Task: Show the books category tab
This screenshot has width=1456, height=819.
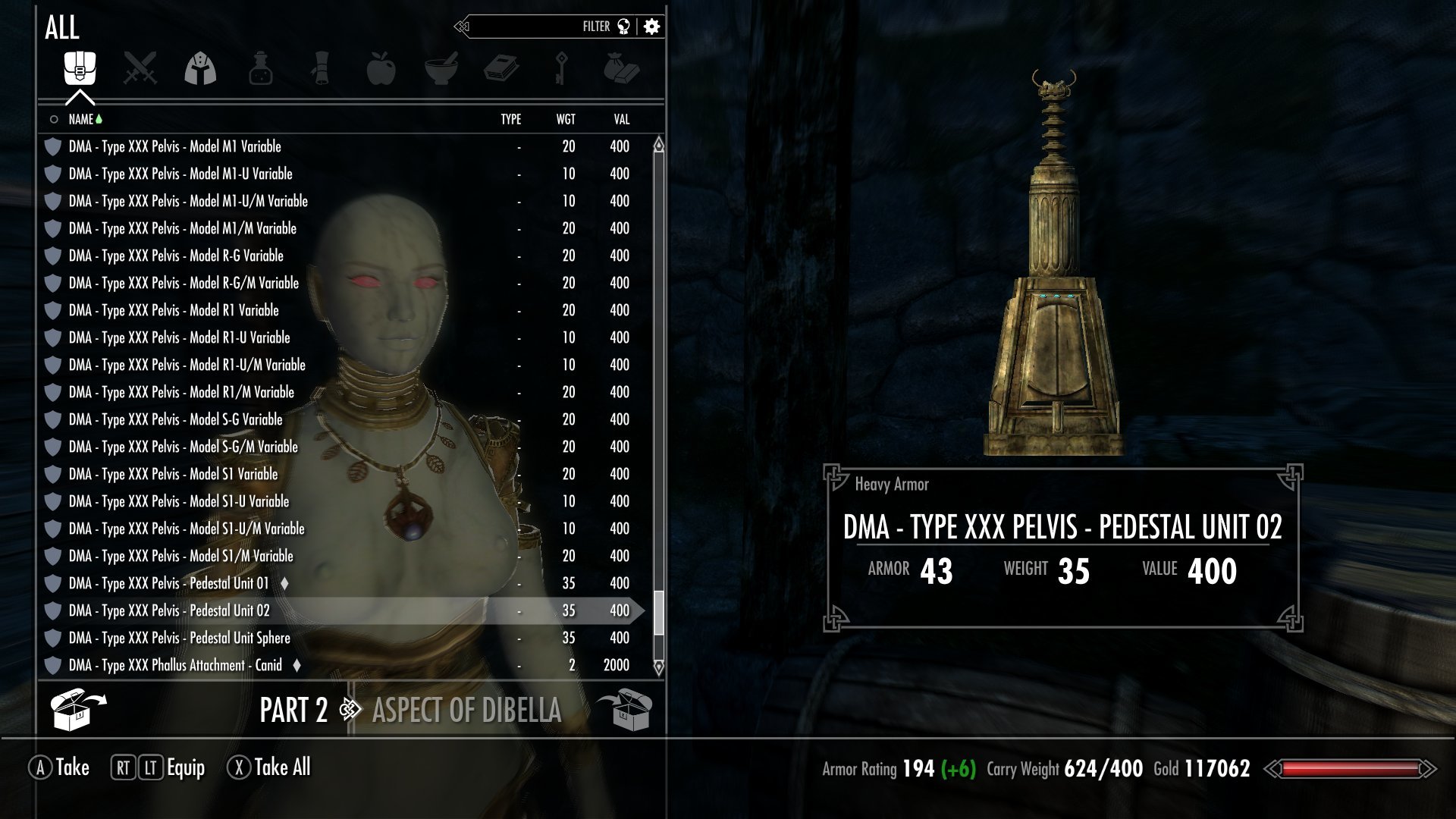Action: click(x=501, y=69)
